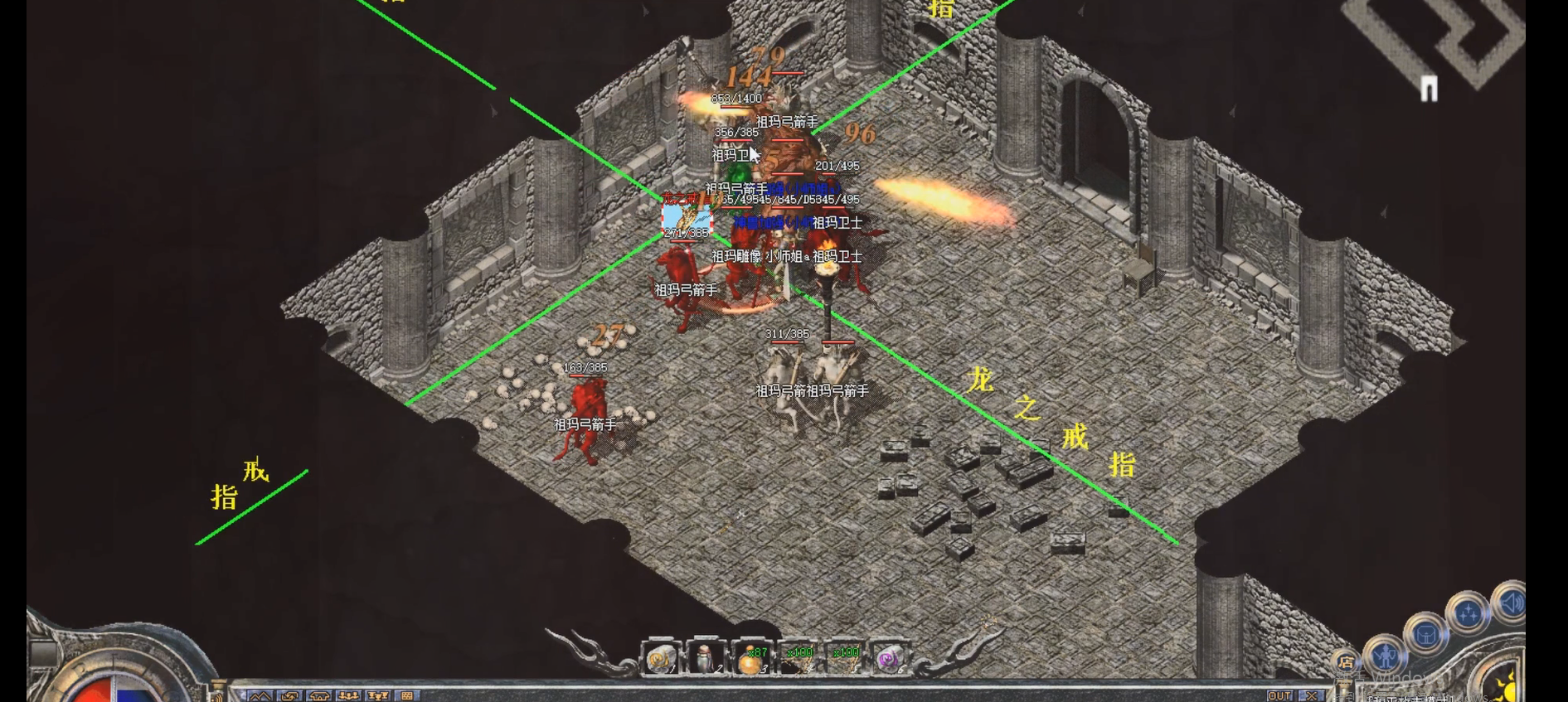Viewport: 1568px width, 702px height.
Task: Use the potion jar in belt slot 2
Action: pos(706,659)
